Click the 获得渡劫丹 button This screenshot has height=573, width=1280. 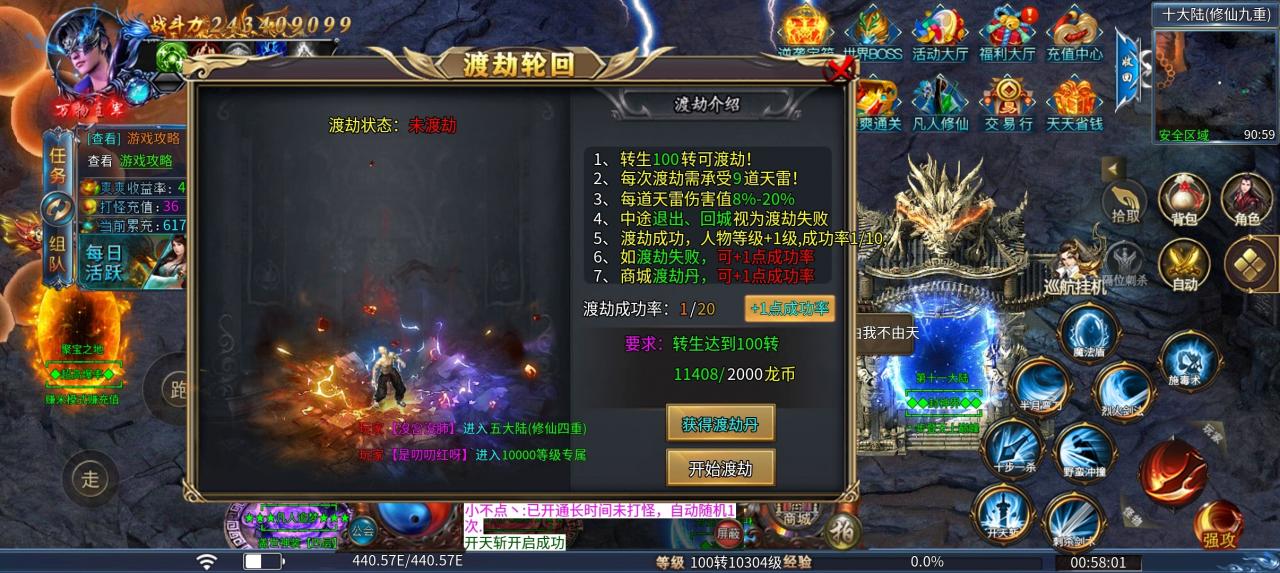click(720, 424)
